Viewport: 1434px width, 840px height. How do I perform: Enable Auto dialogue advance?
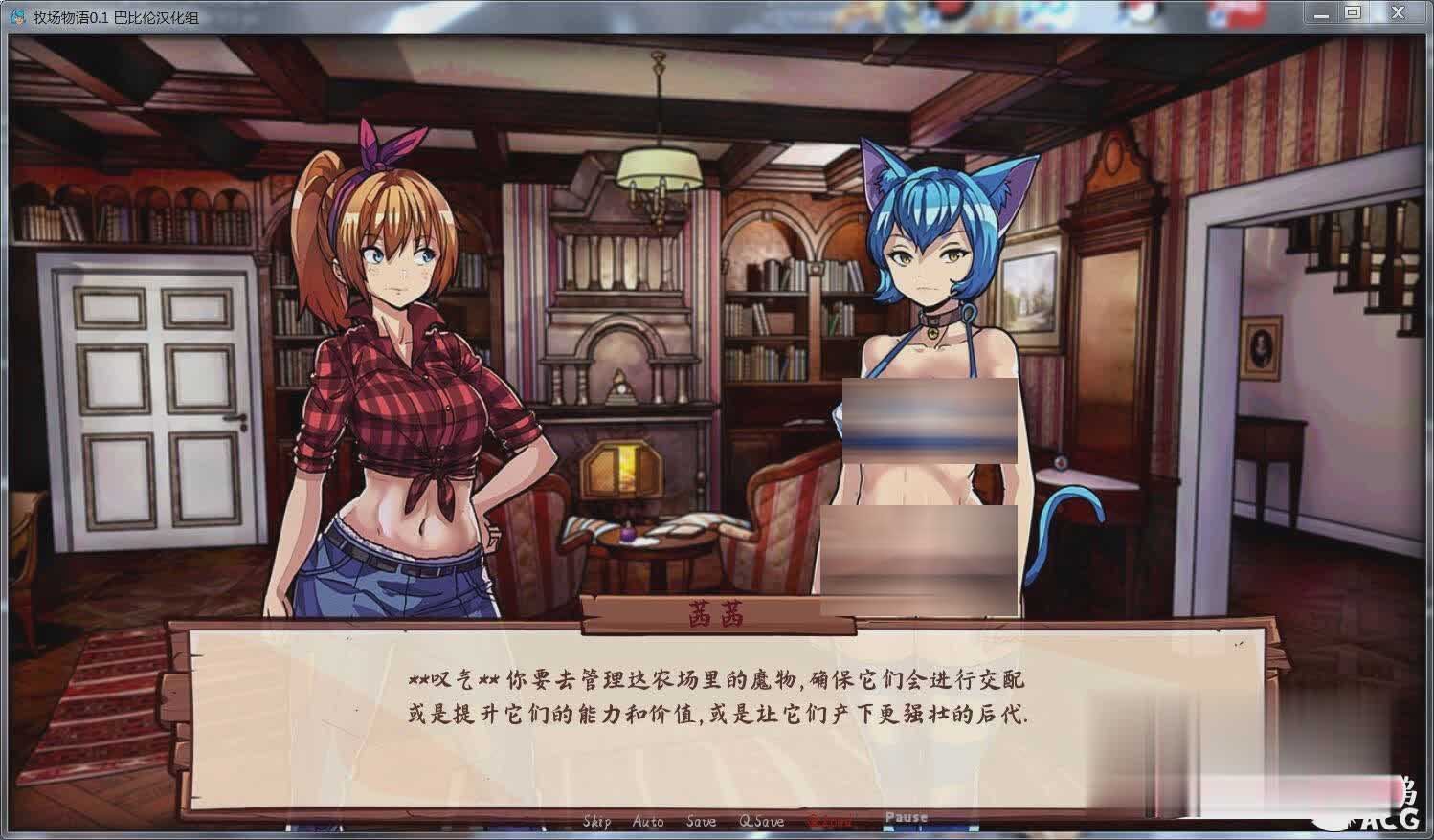tap(648, 821)
